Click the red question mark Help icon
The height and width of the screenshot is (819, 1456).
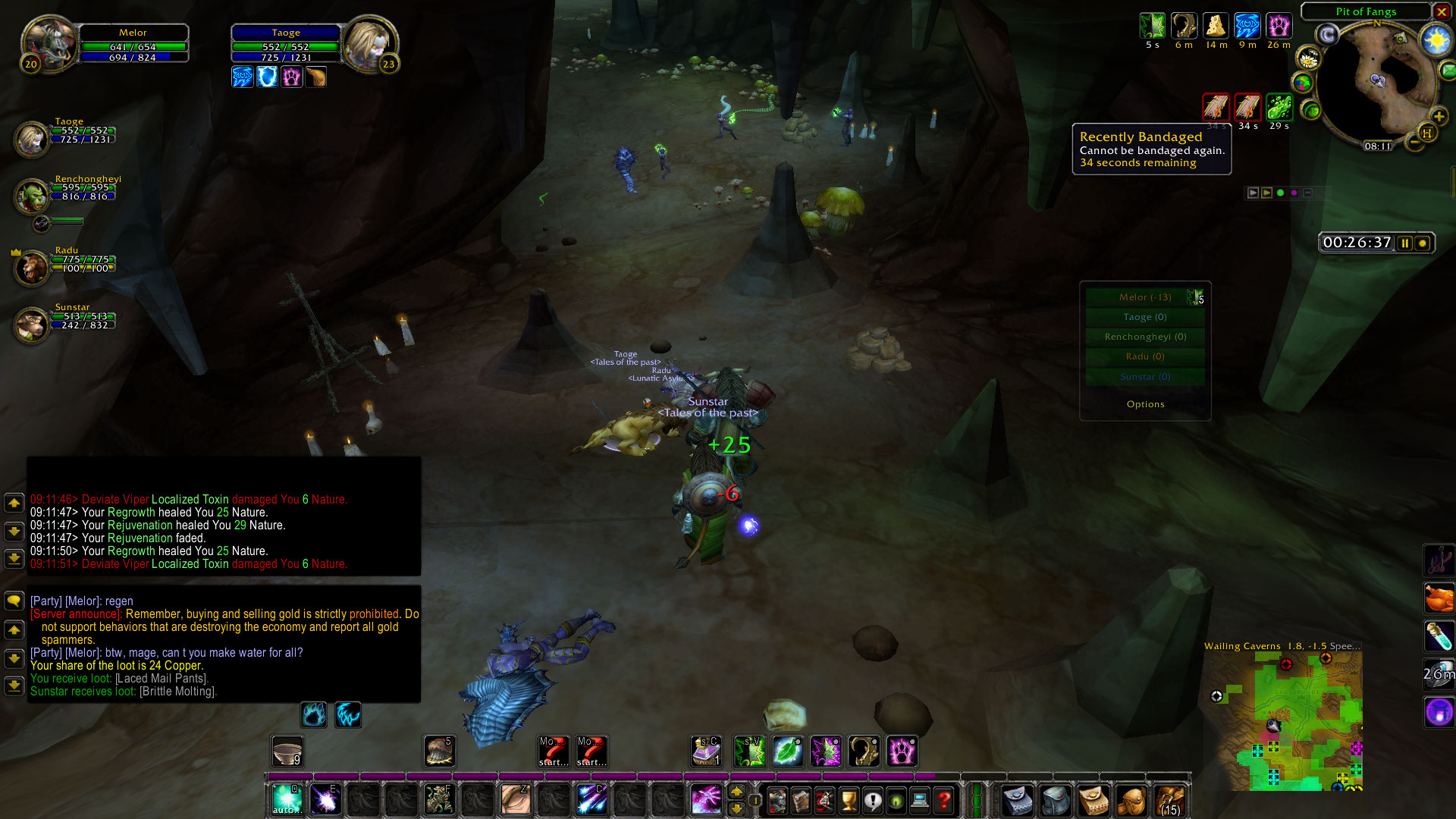(x=944, y=800)
